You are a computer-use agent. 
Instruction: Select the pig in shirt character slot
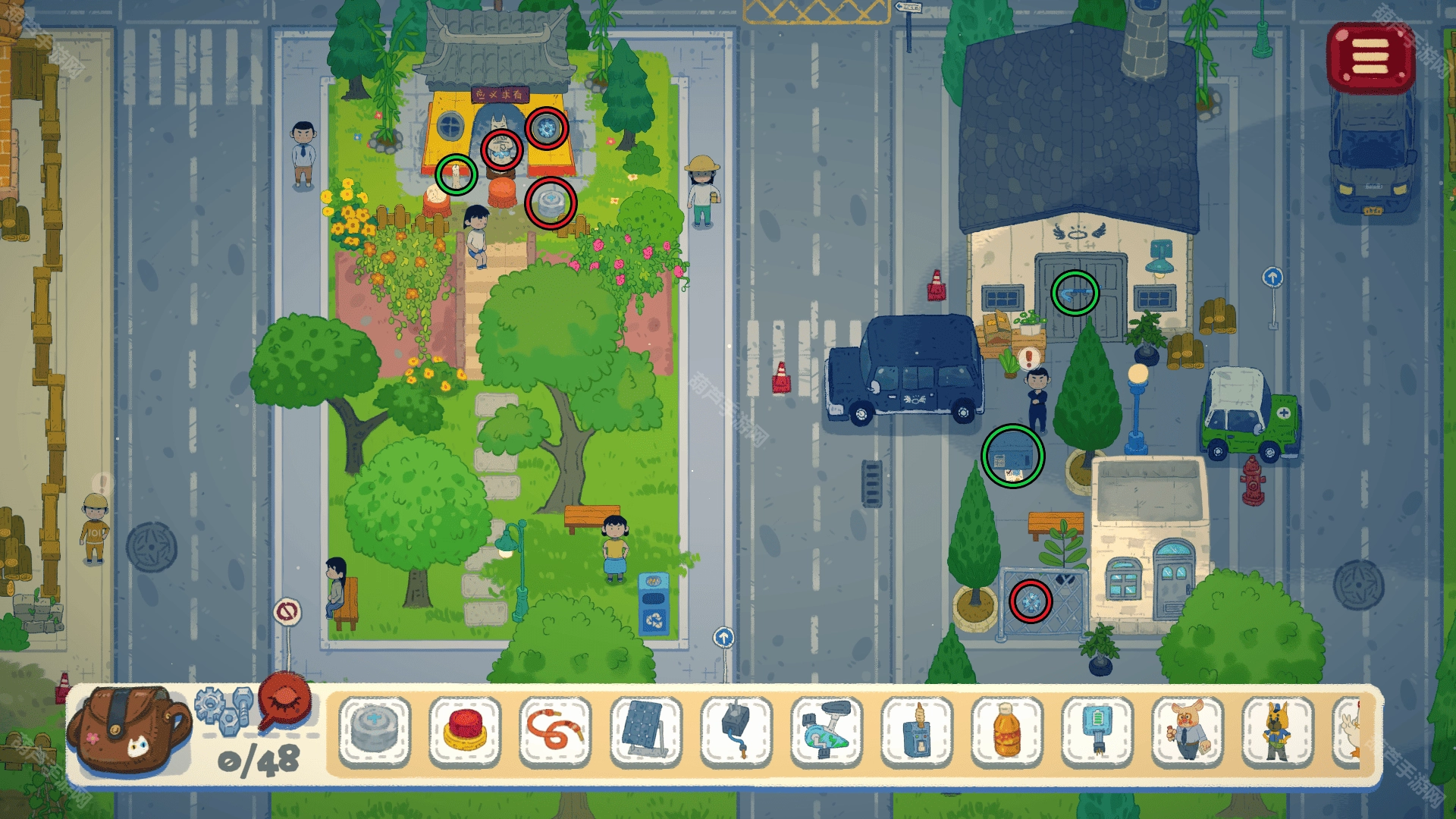click(x=1188, y=731)
